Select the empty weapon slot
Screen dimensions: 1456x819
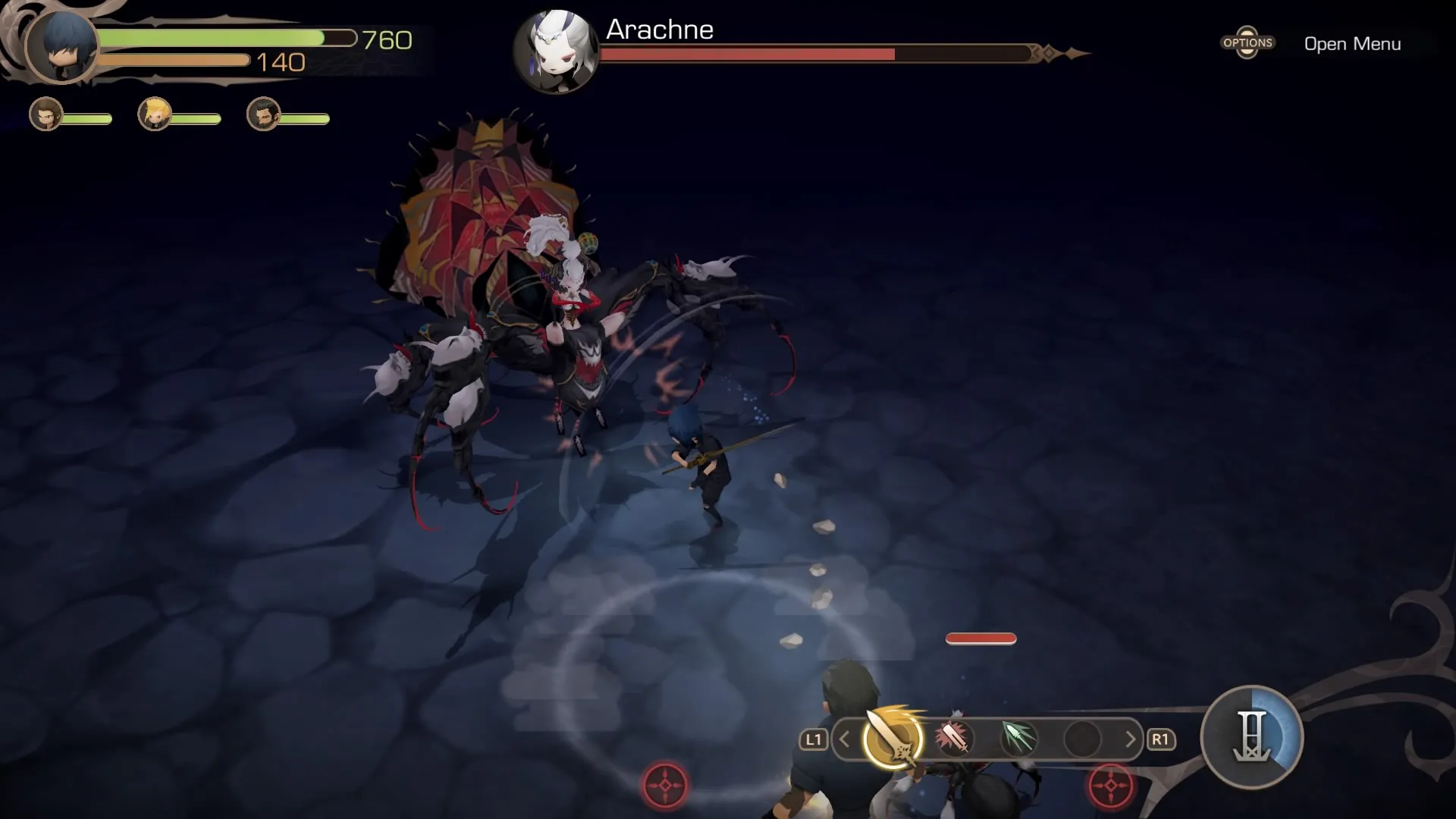pyautogui.click(x=1081, y=739)
